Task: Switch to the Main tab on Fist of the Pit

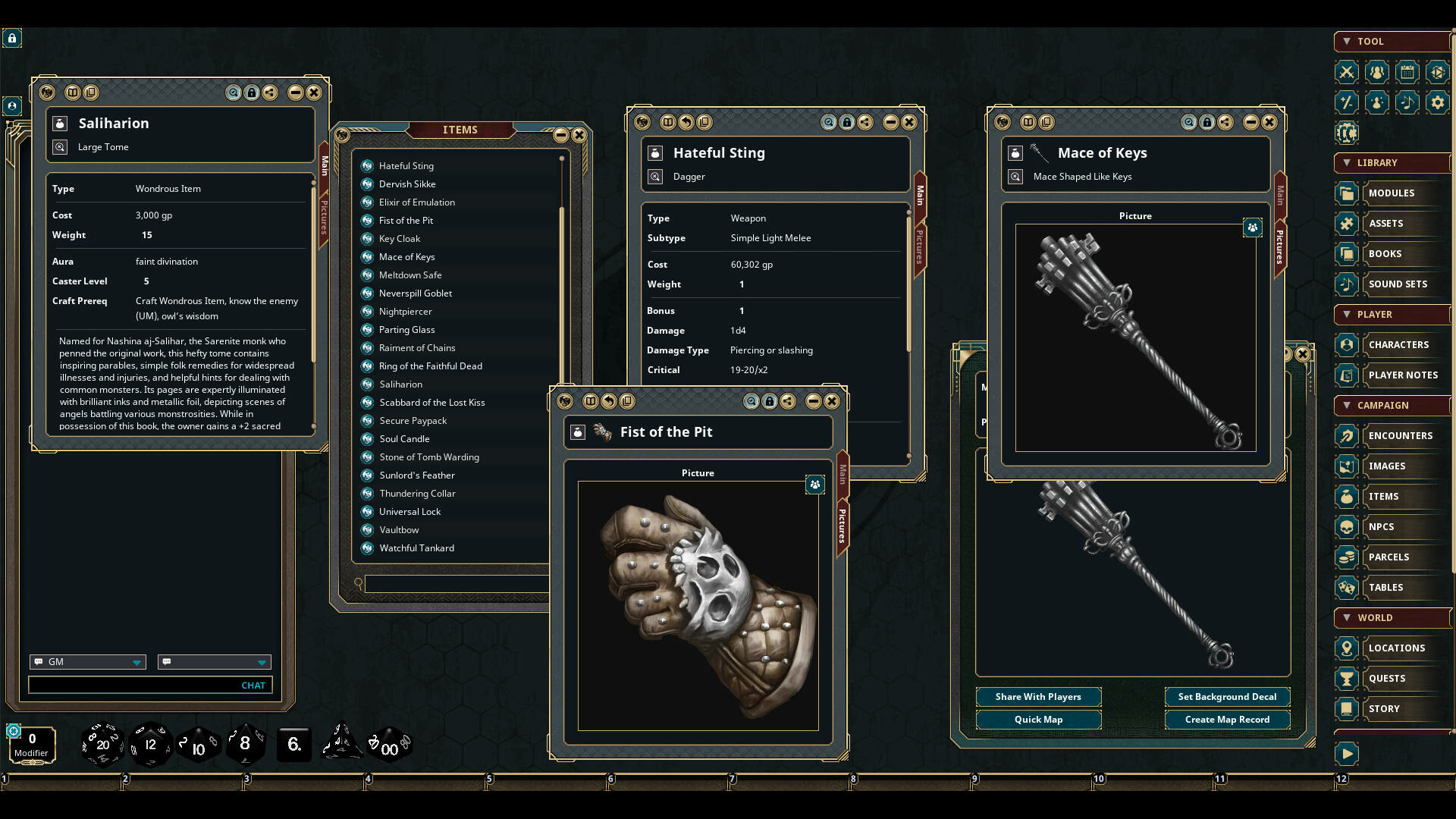Action: tap(844, 472)
